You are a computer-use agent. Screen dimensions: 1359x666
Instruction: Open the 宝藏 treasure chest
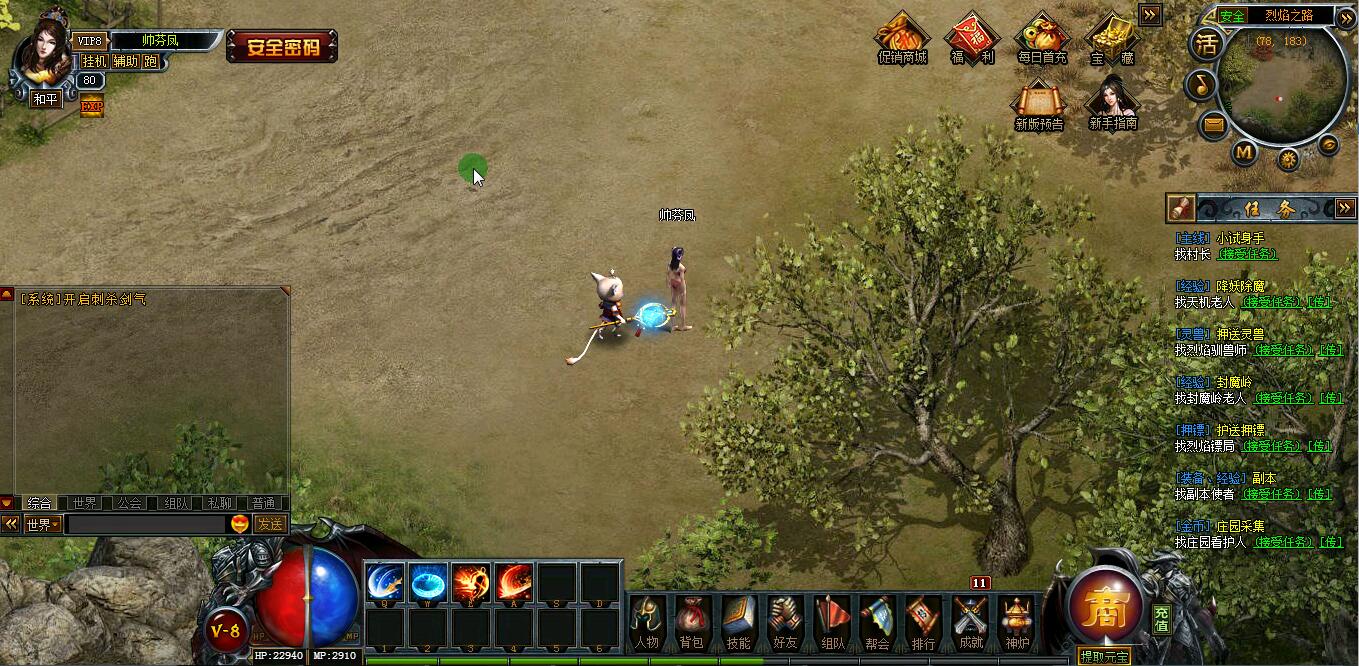pos(1111,39)
